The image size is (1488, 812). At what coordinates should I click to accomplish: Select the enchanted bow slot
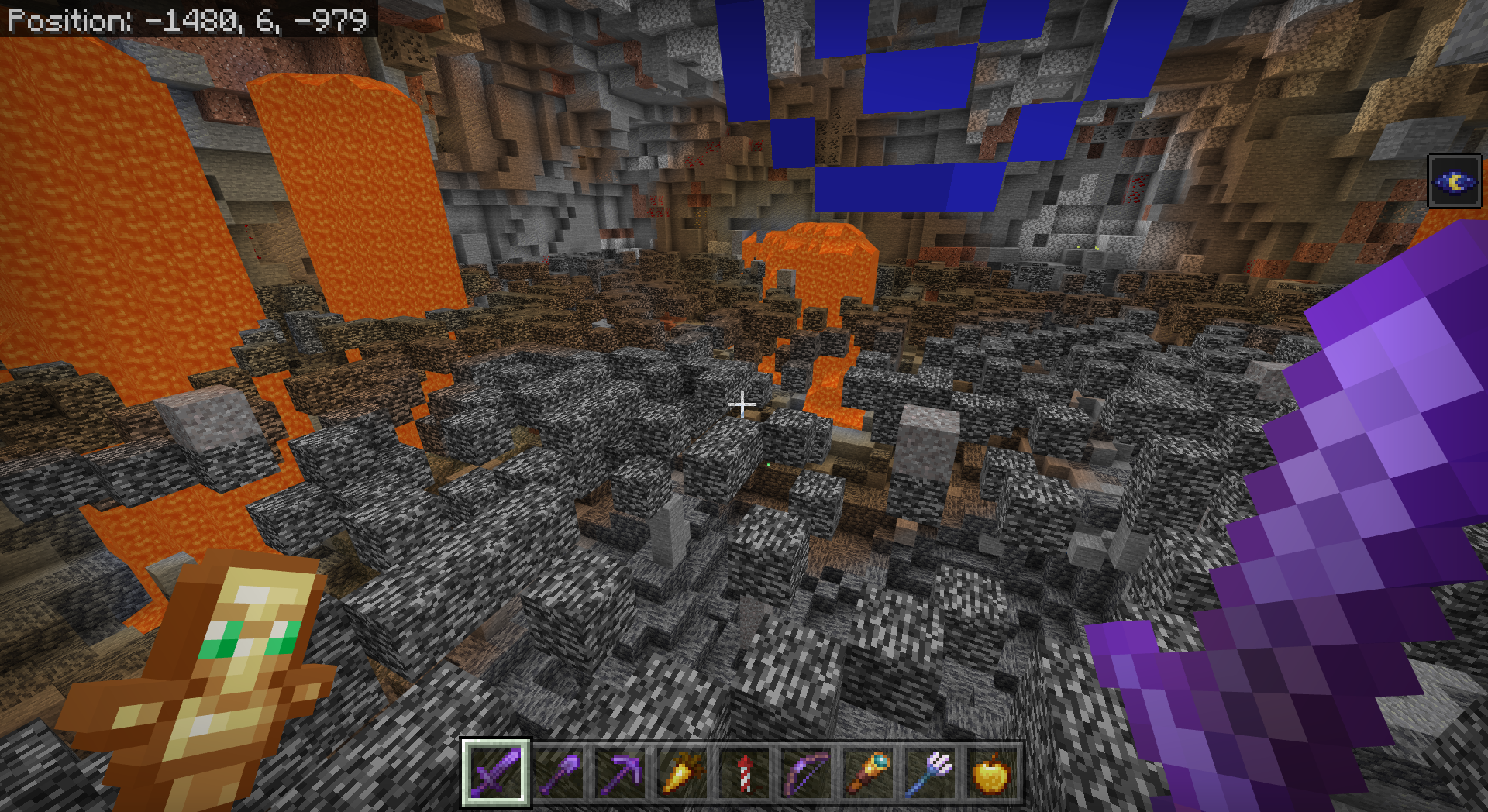tap(806, 773)
